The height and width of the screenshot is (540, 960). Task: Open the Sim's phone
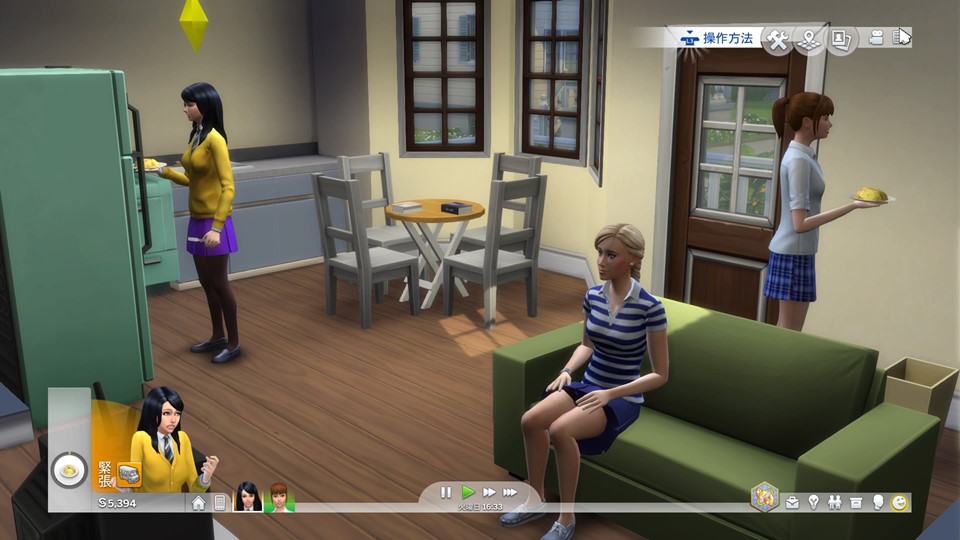[x=220, y=503]
